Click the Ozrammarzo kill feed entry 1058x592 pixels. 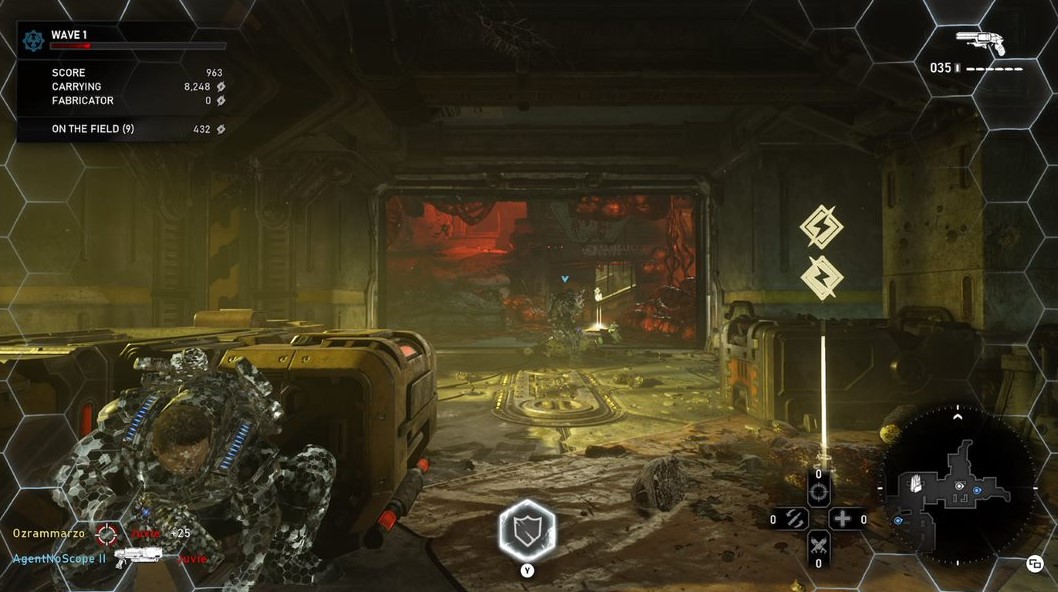tap(49, 533)
